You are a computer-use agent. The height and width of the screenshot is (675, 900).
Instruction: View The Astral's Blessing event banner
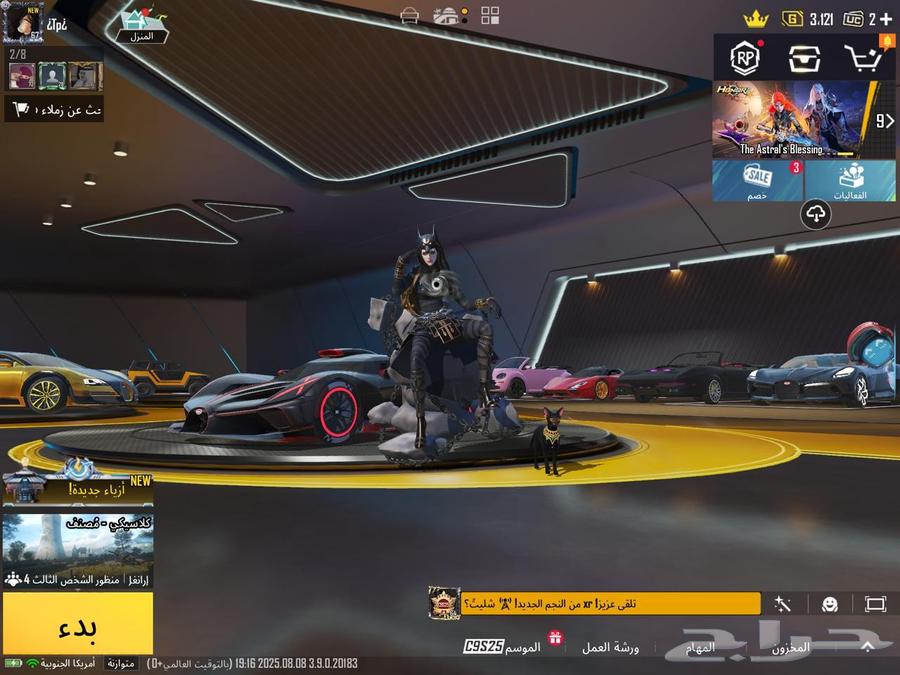click(x=790, y=120)
